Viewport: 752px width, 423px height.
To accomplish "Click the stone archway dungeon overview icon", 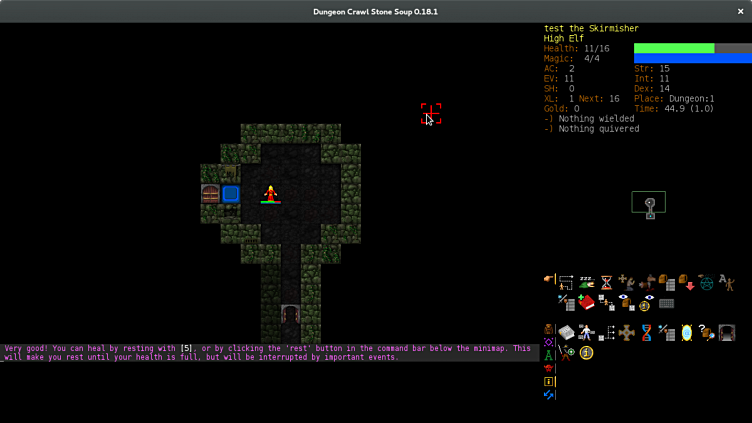I will (727, 333).
